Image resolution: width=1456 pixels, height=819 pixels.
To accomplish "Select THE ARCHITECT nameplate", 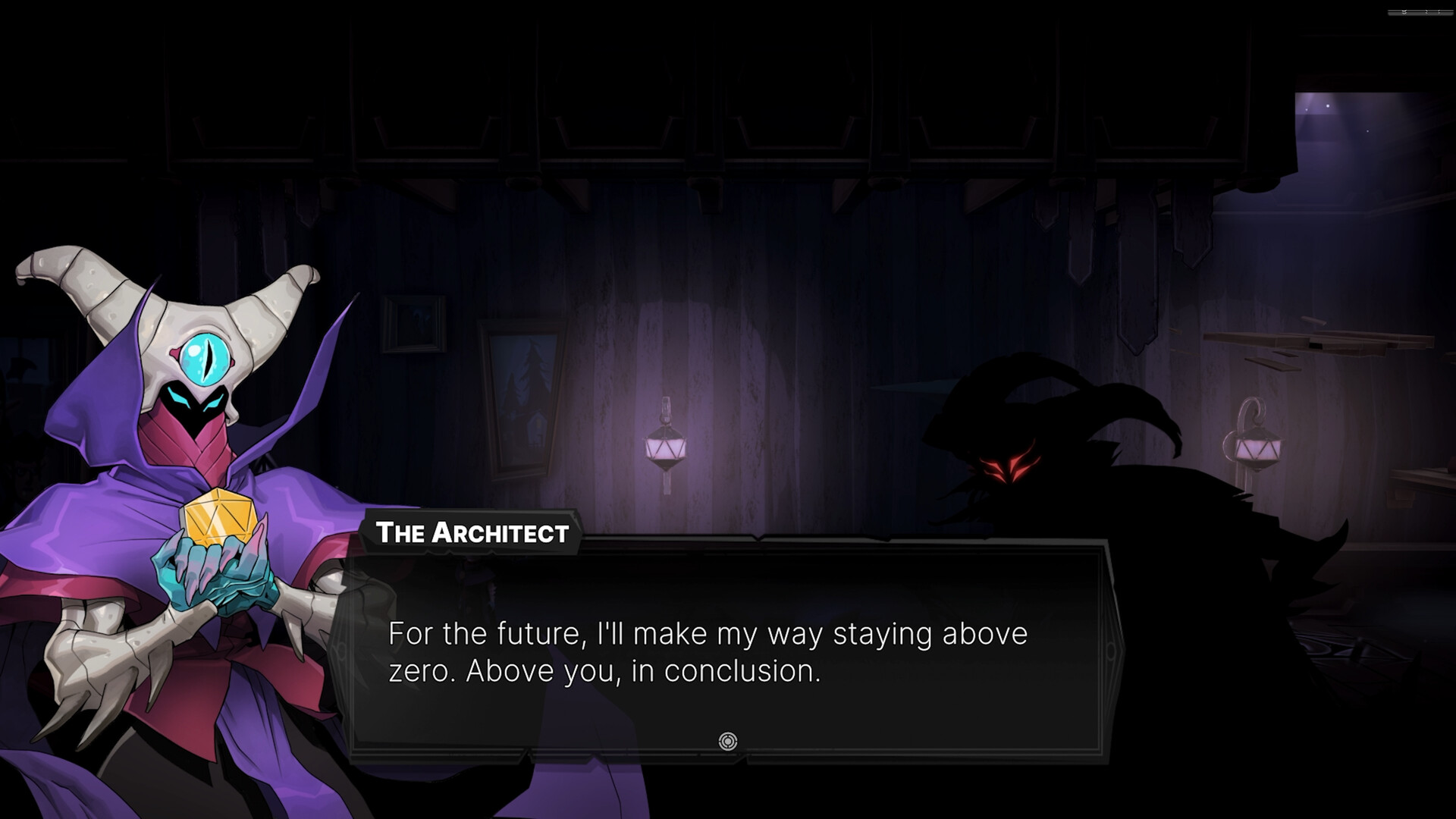I will [x=472, y=533].
